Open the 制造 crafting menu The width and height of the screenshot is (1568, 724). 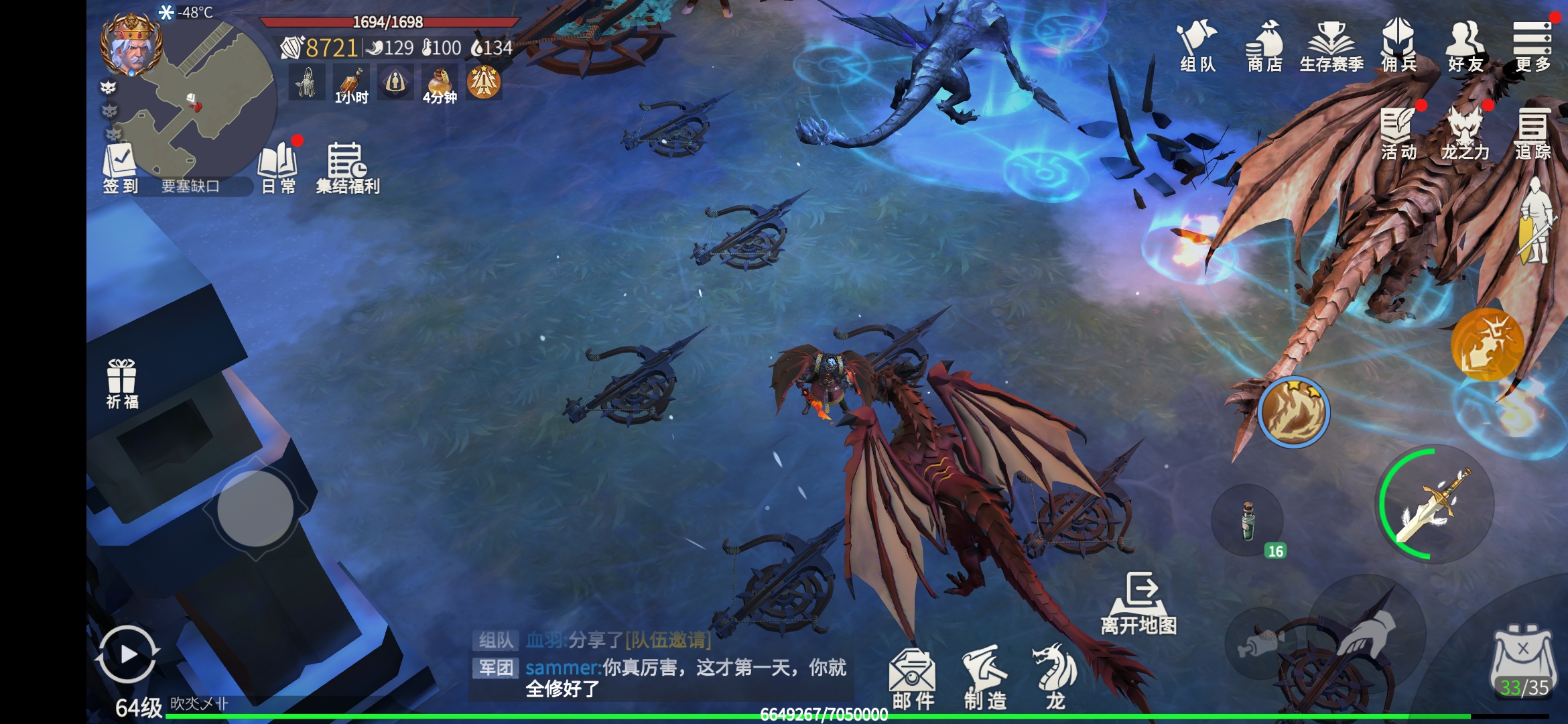click(x=985, y=677)
